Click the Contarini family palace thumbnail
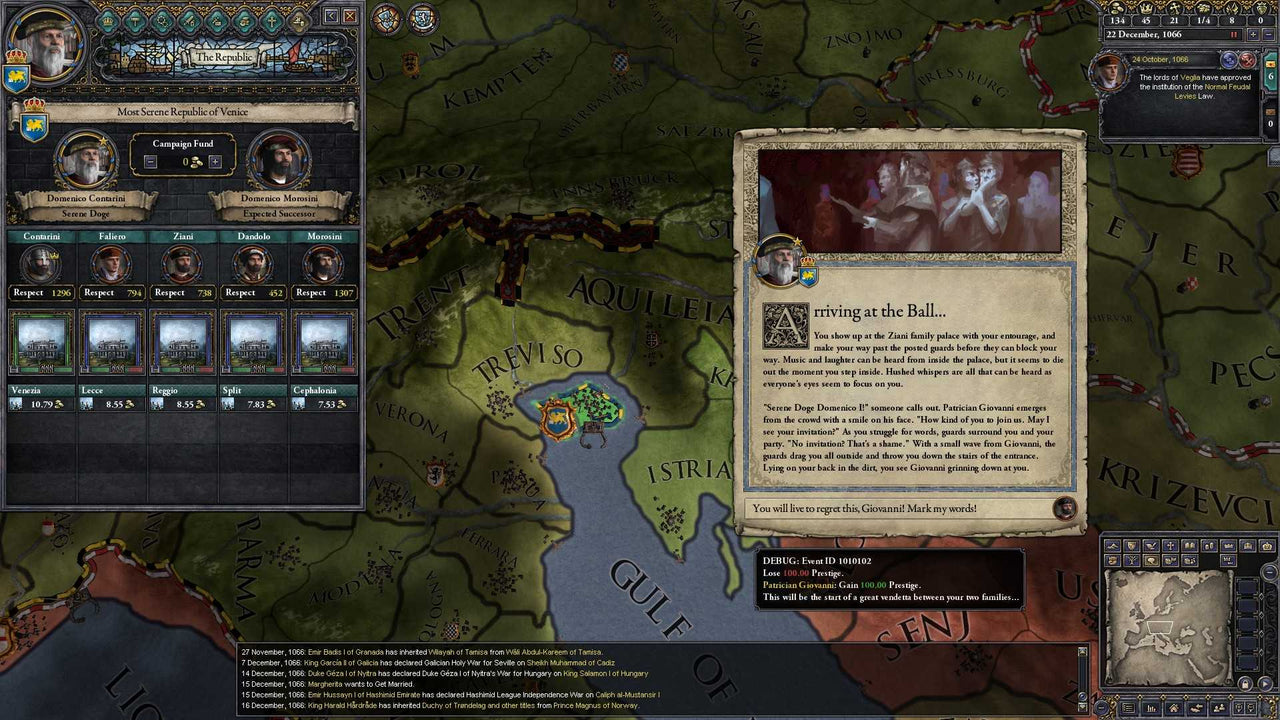1280x720 pixels. point(40,341)
